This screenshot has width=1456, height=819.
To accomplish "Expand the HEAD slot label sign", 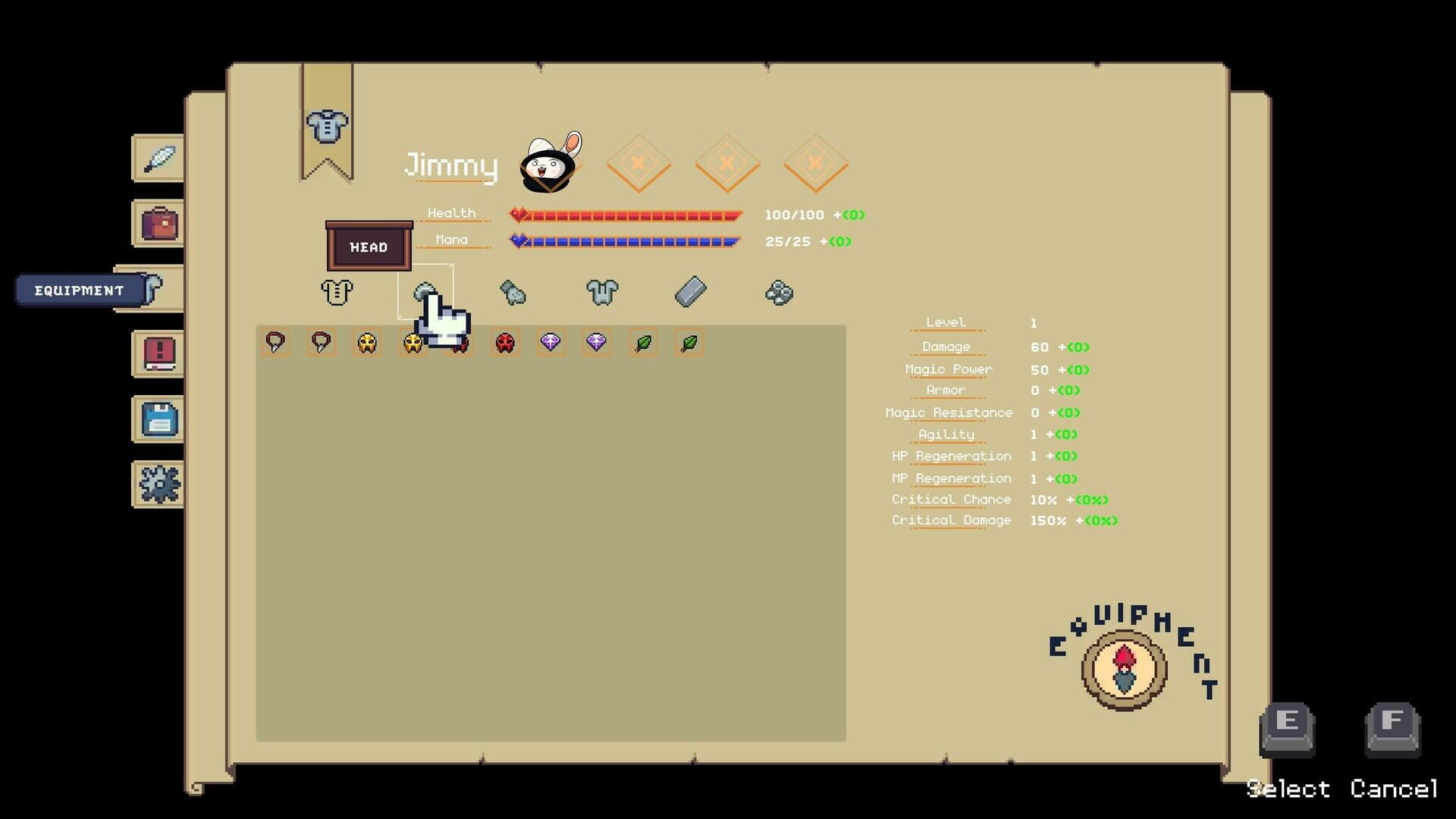I will [368, 246].
